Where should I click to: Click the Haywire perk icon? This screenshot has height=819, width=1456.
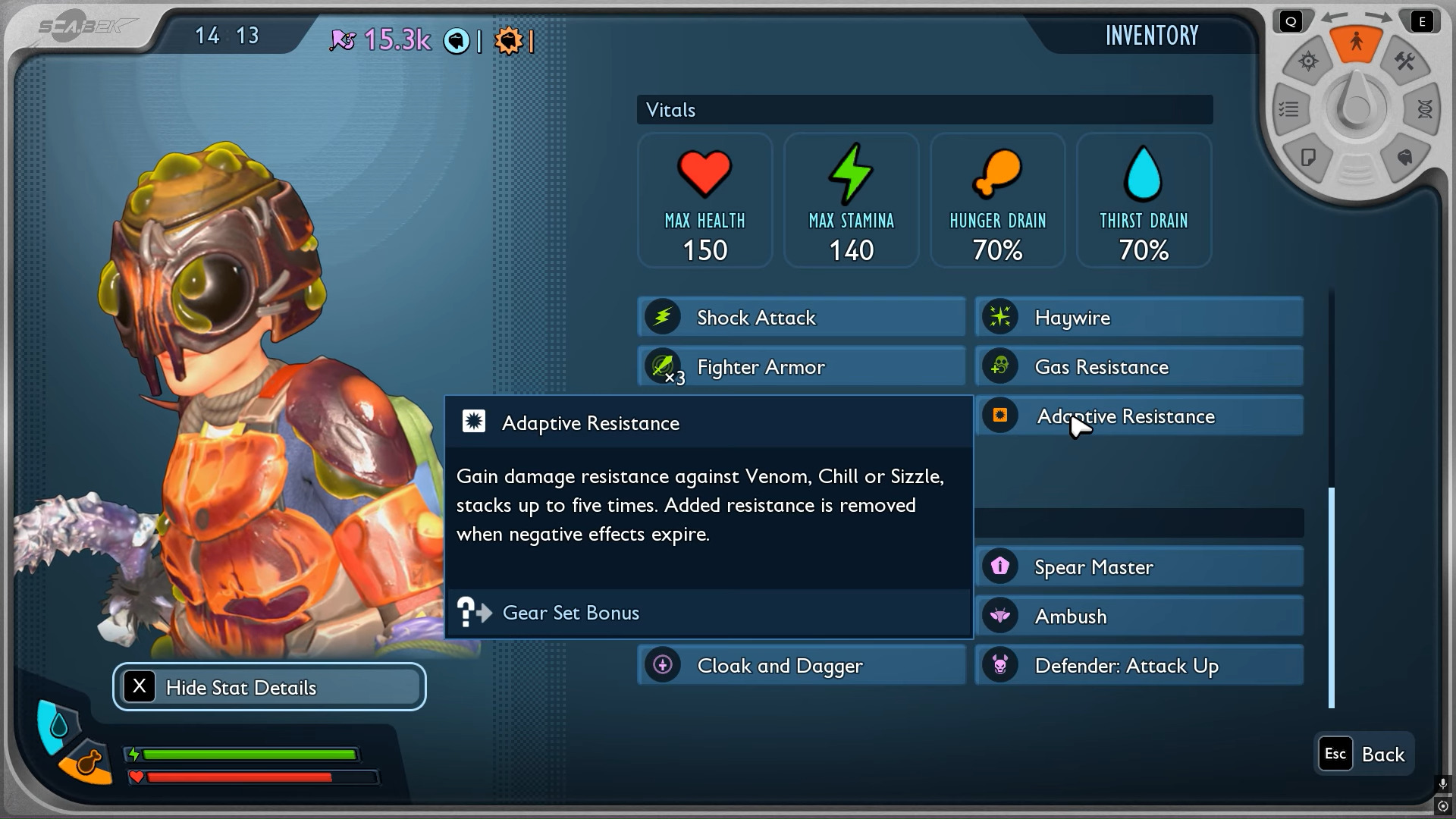coord(1001,317)
